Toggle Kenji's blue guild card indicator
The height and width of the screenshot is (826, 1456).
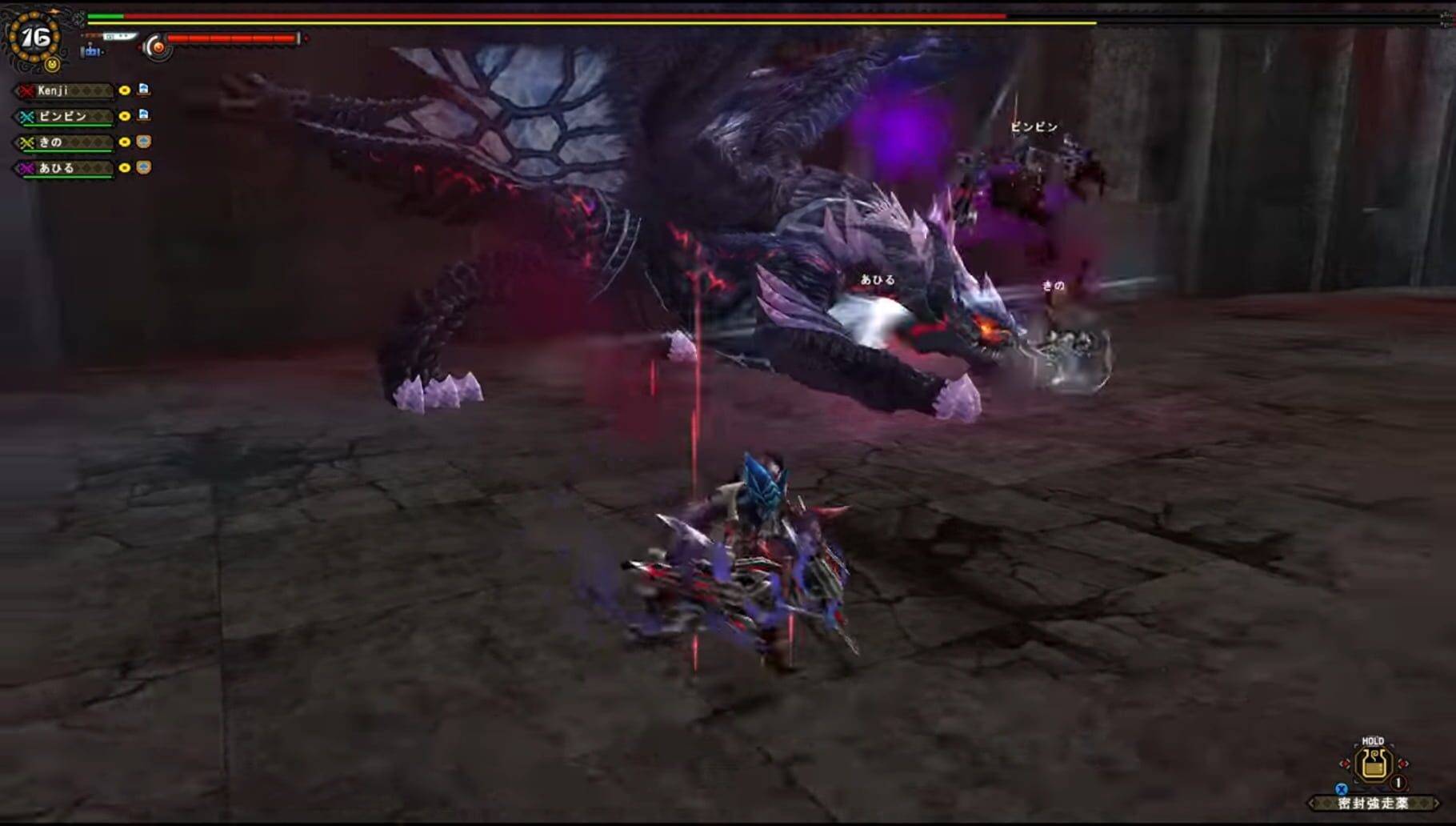click(x=142, y=91)
